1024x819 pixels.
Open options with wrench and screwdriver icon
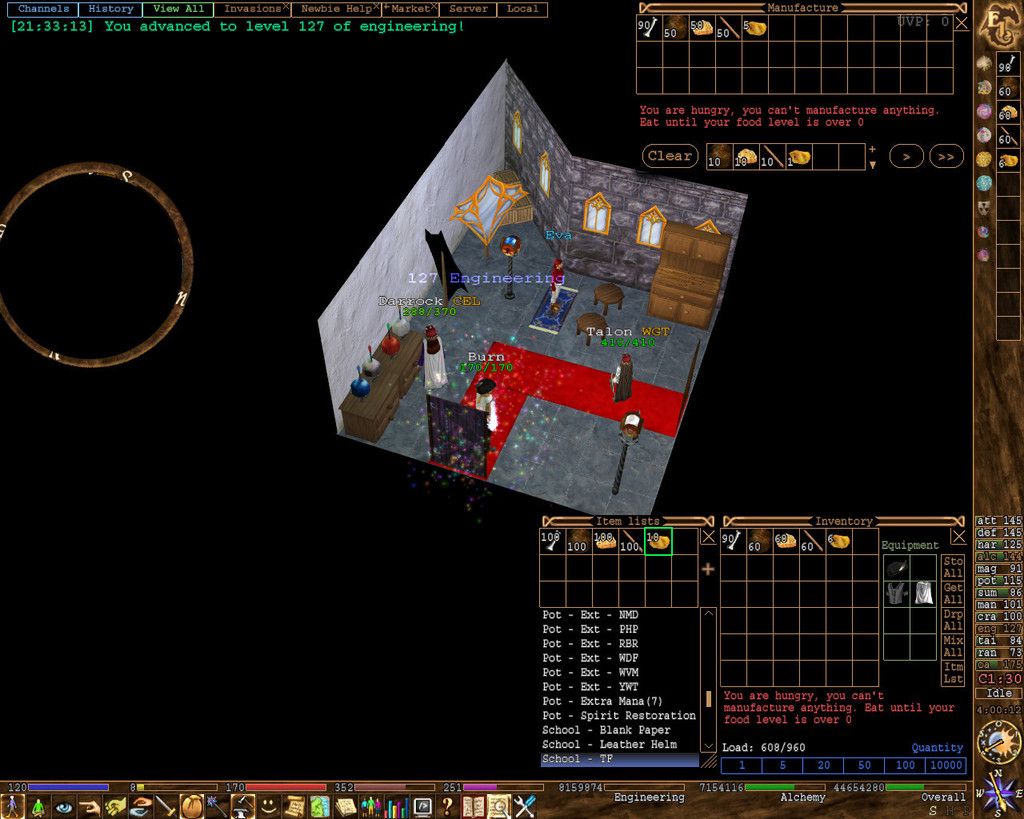[525, 805]
